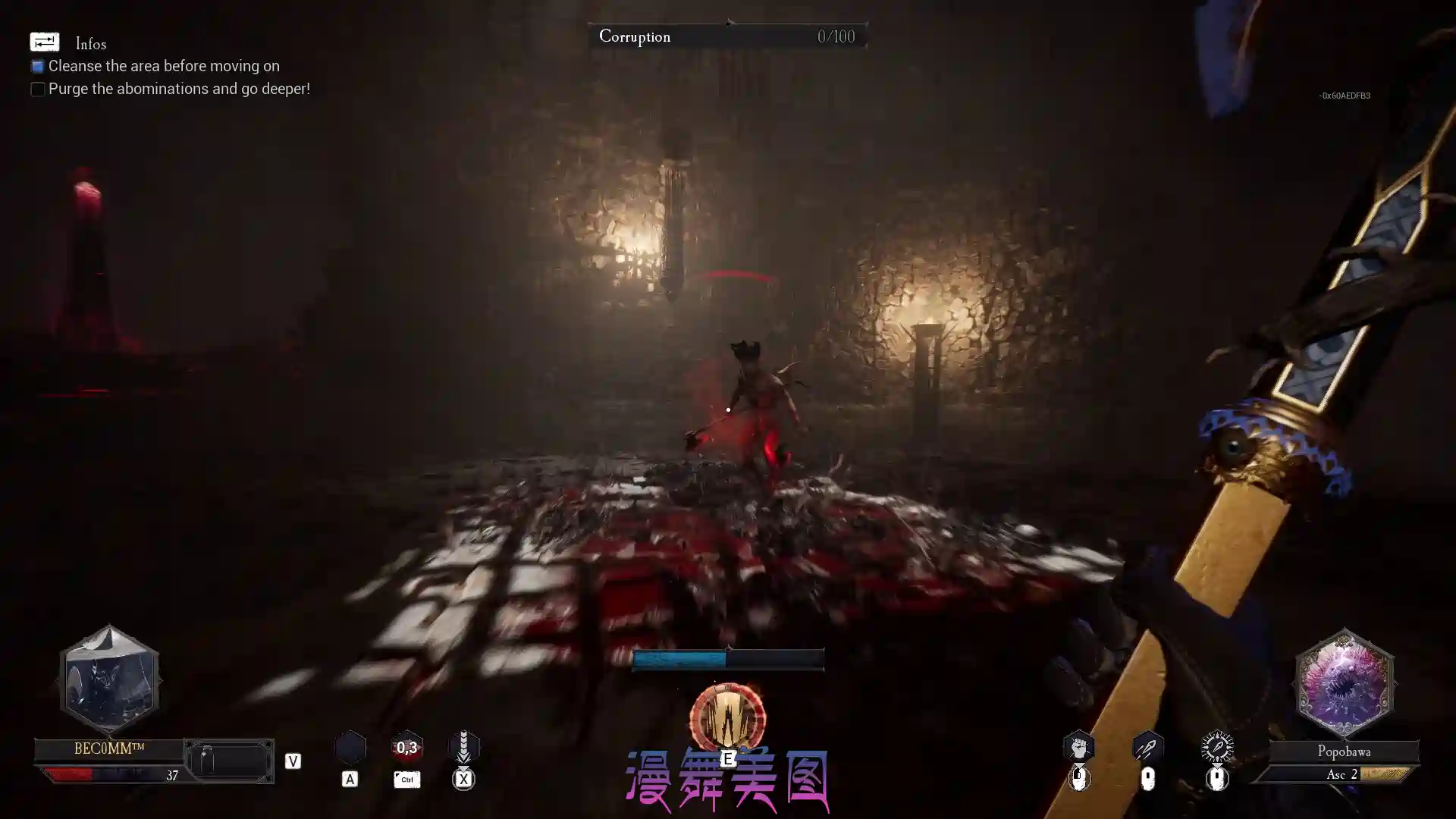1456x819 pixels.
Task: Click the Infos panel icon
Action: click(44, 42)
